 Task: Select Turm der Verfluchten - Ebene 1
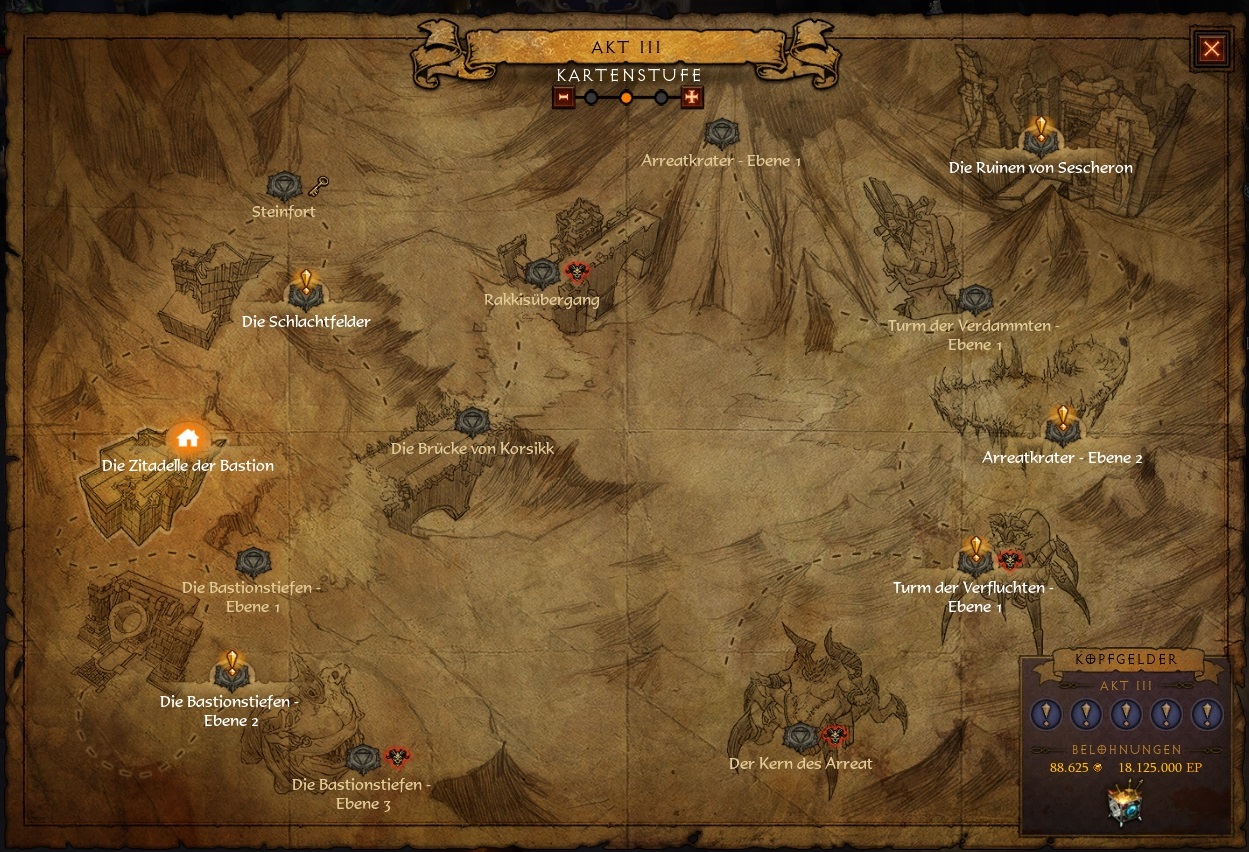point(974,560)
